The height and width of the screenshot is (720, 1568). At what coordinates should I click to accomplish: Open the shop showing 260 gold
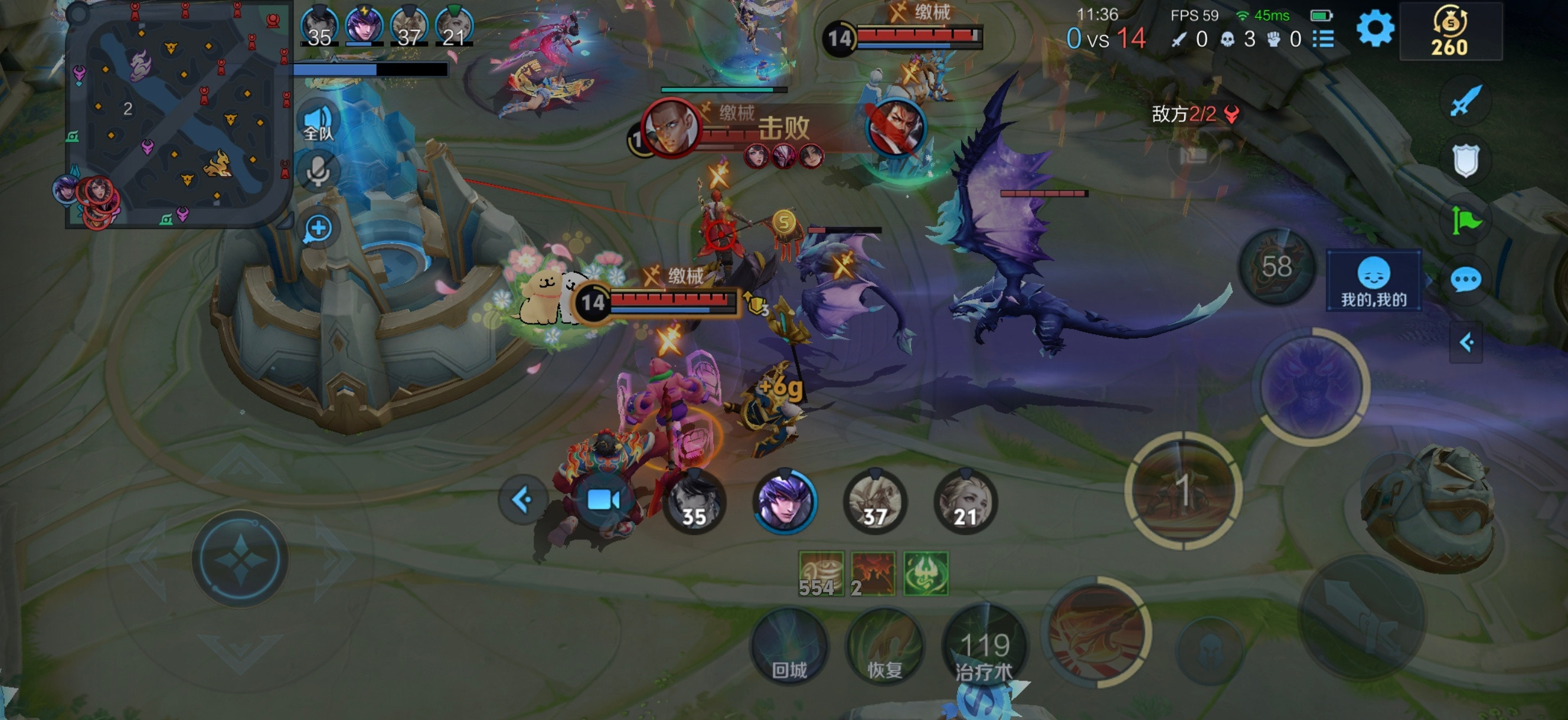pos(1450,32)
